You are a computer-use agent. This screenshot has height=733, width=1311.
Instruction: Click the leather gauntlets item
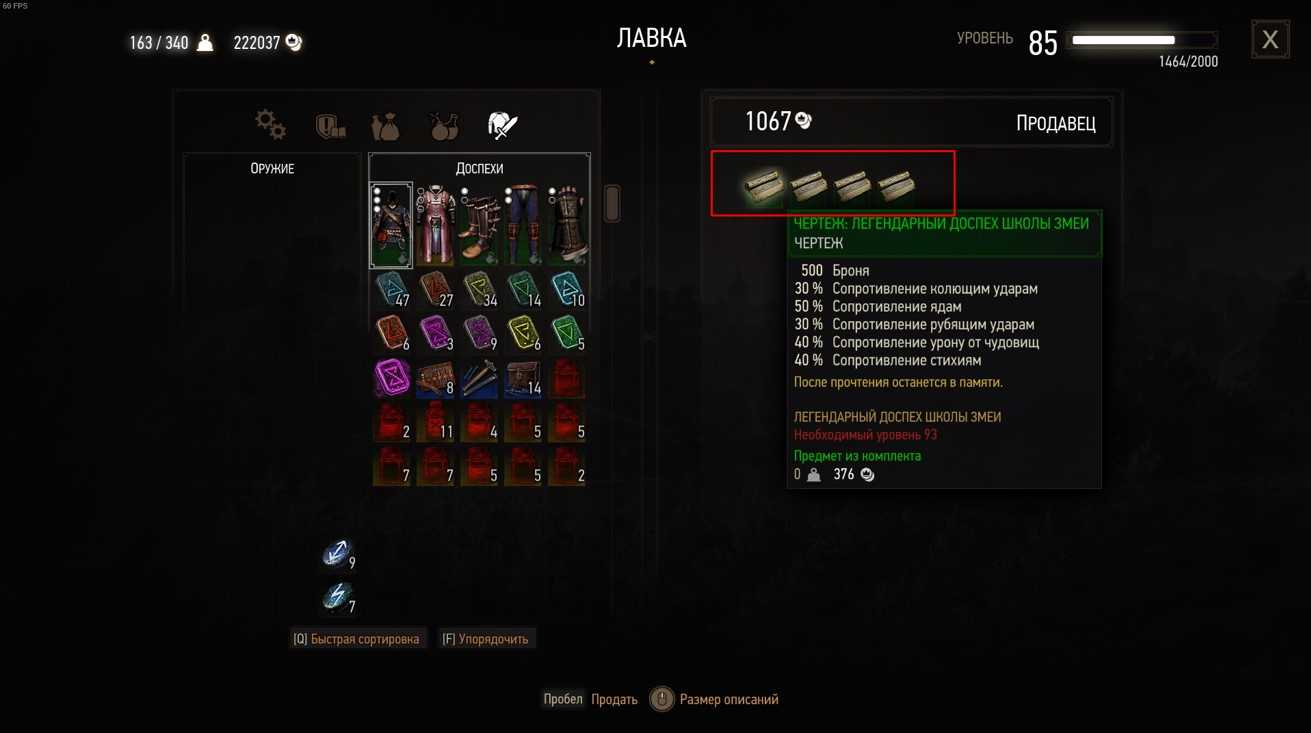coord(567,225)
